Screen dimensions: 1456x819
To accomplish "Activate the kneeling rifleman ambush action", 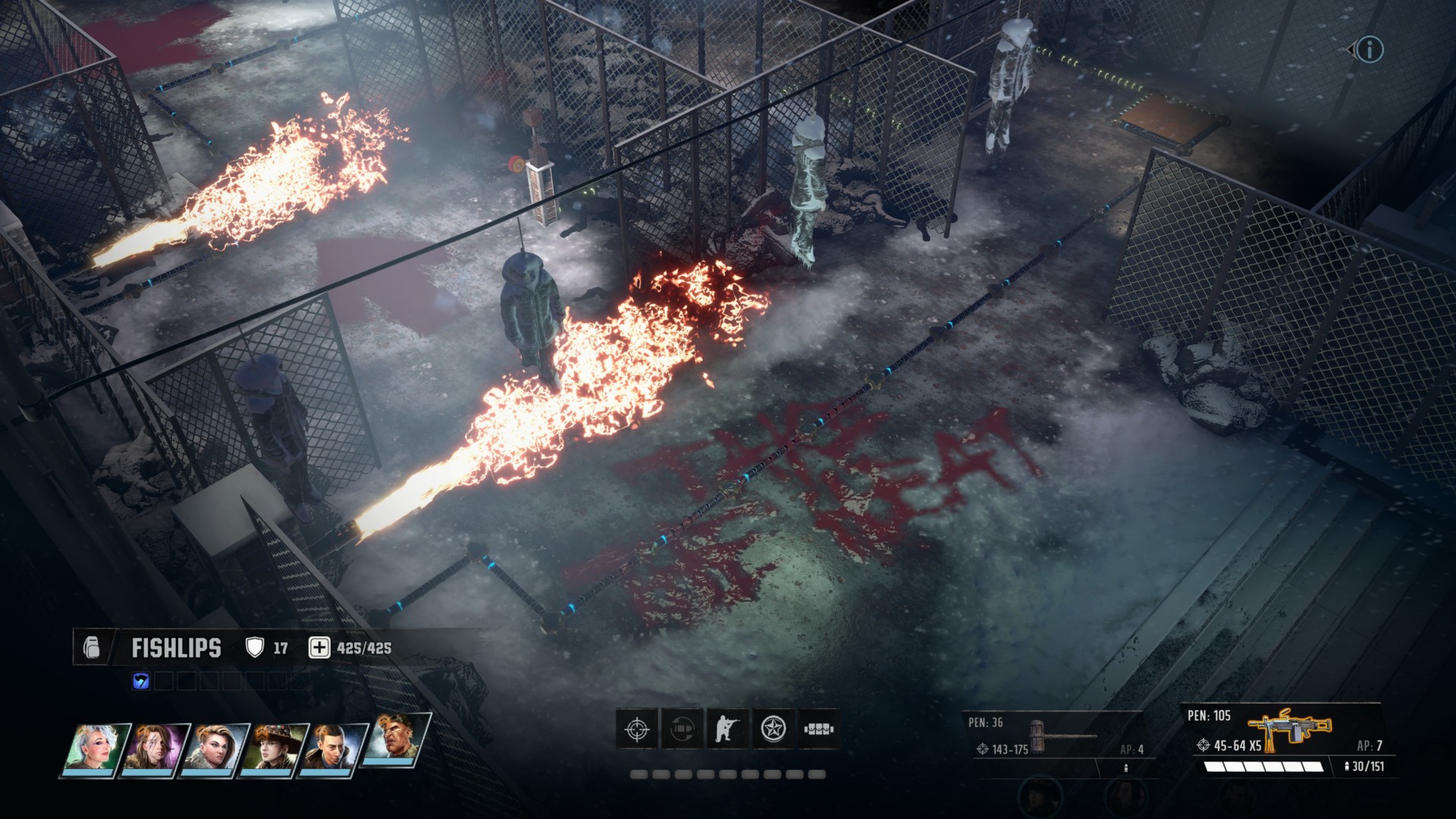I will [728, 730].
